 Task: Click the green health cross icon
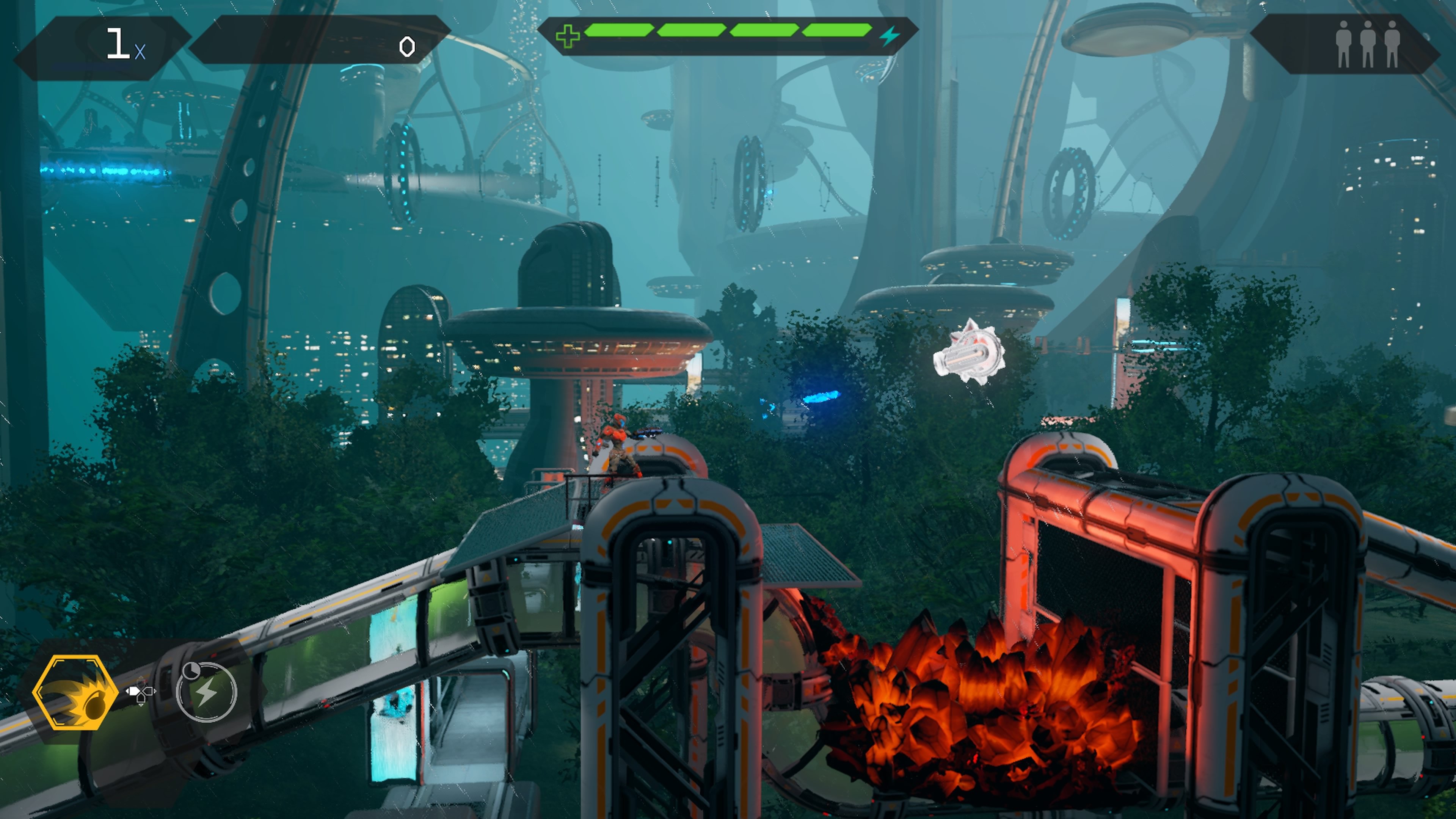pyautogui.click(x=568, y=37)
